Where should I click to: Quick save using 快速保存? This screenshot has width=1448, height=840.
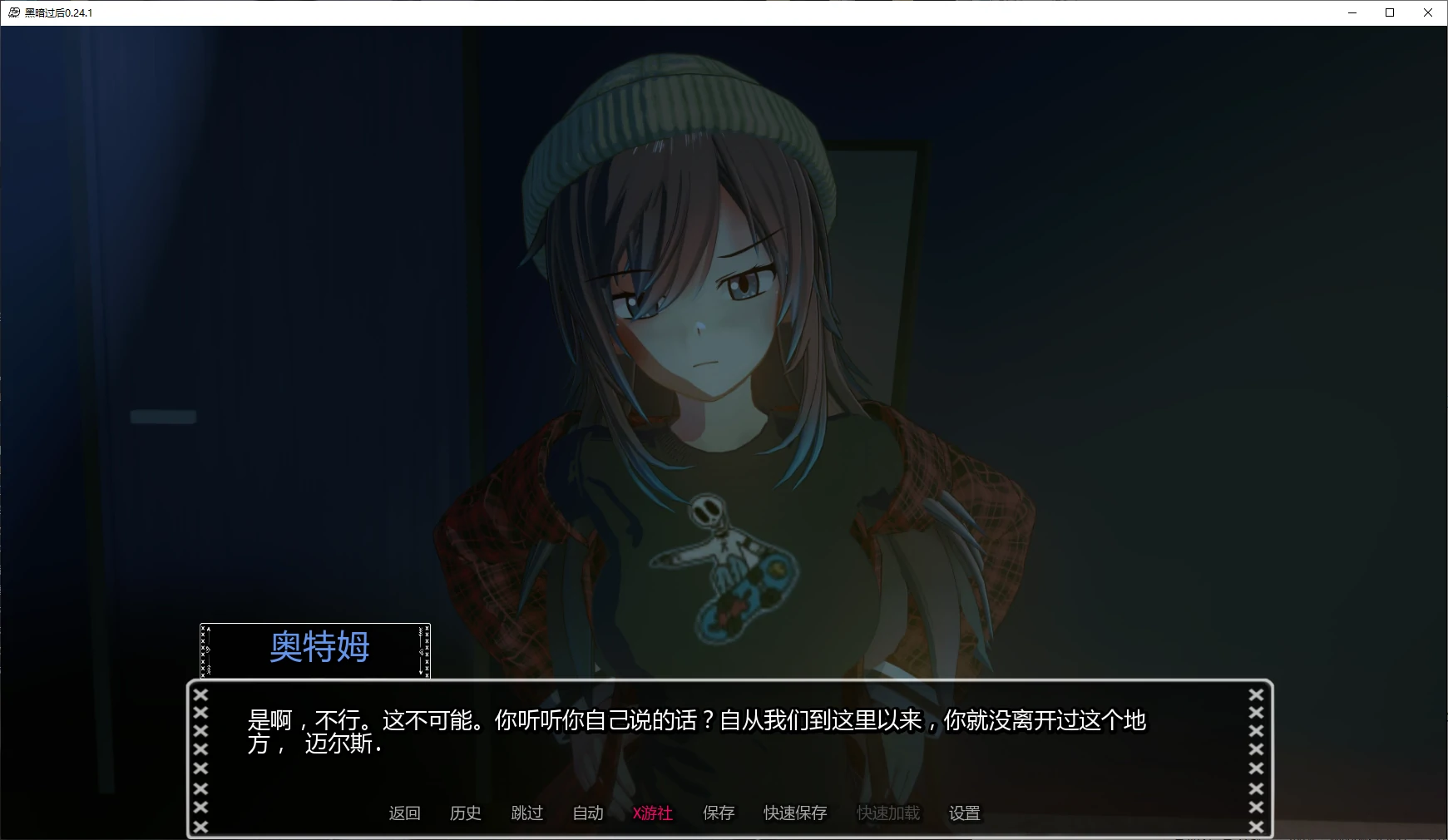point(793,813)
